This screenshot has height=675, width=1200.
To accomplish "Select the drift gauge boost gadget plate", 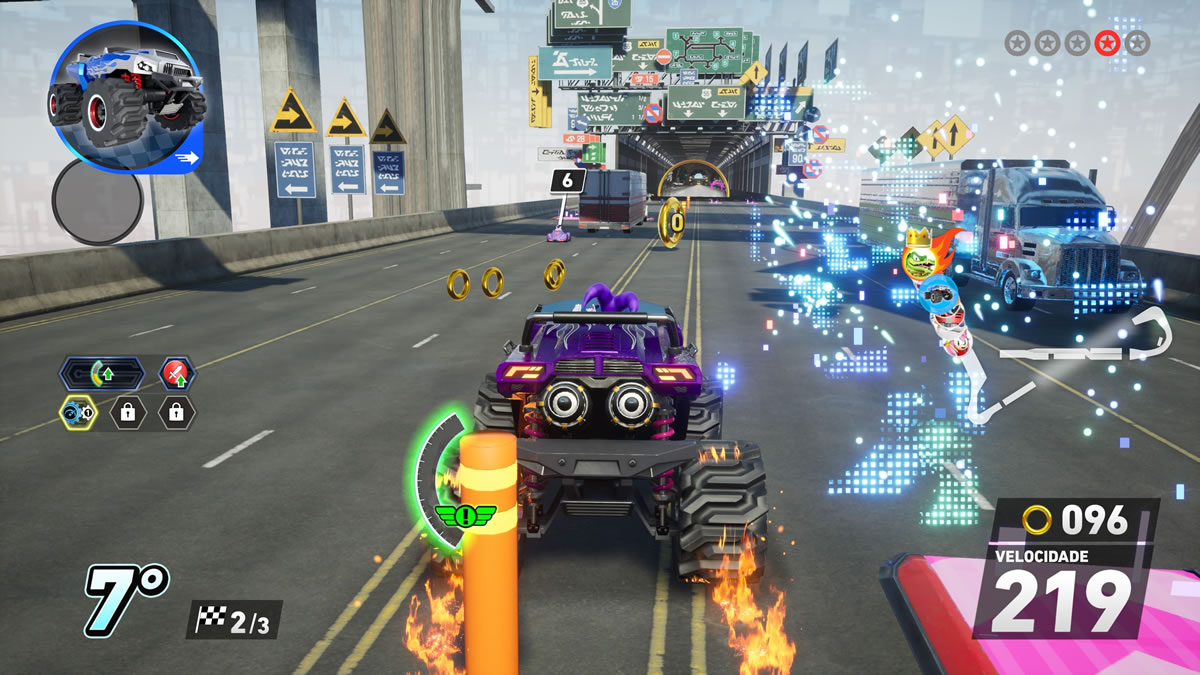I will (x=101, y=374).
